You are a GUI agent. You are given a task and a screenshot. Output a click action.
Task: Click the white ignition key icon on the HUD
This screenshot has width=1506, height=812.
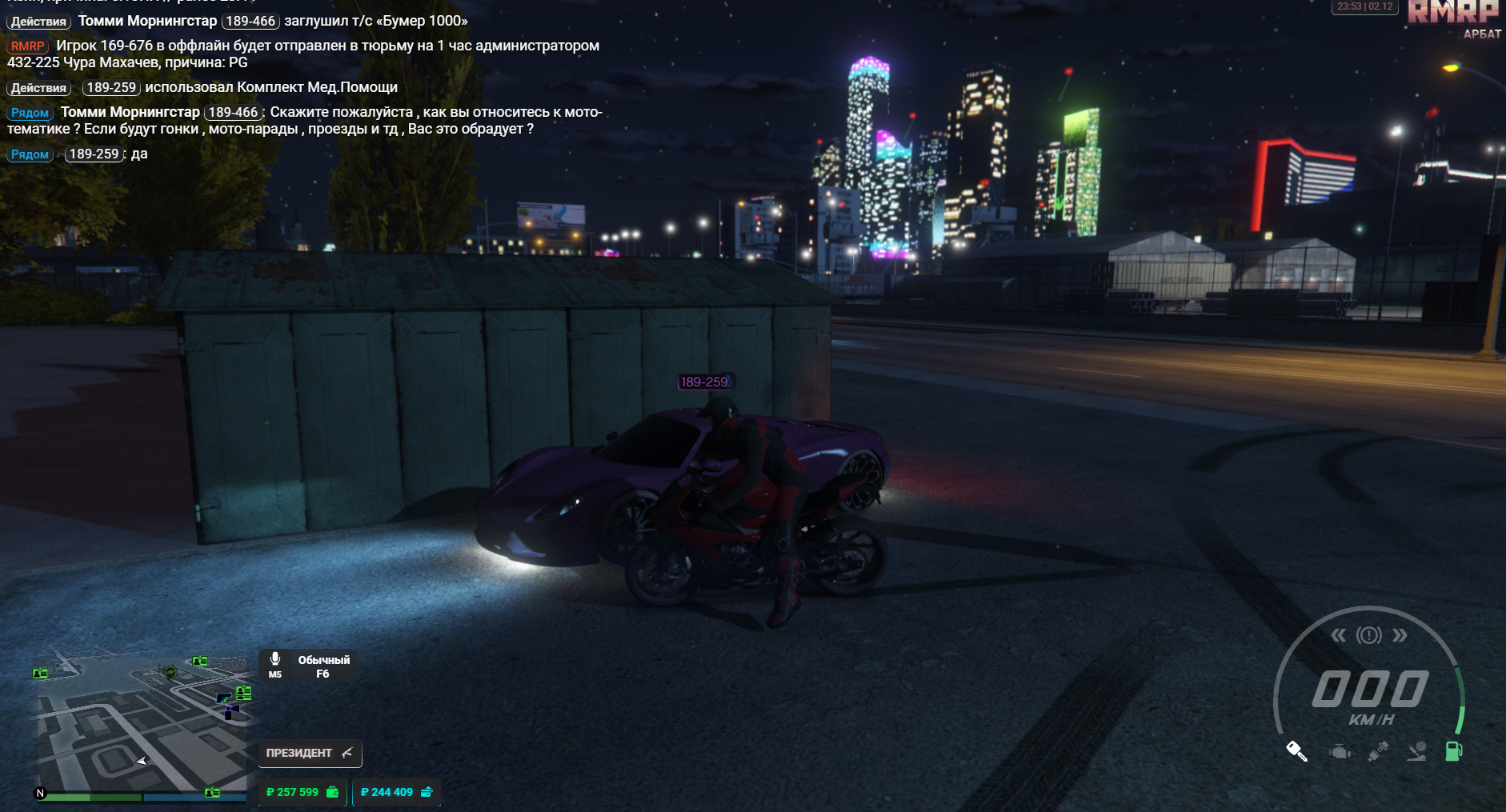pyautogui.click(x=1297, y=752)
